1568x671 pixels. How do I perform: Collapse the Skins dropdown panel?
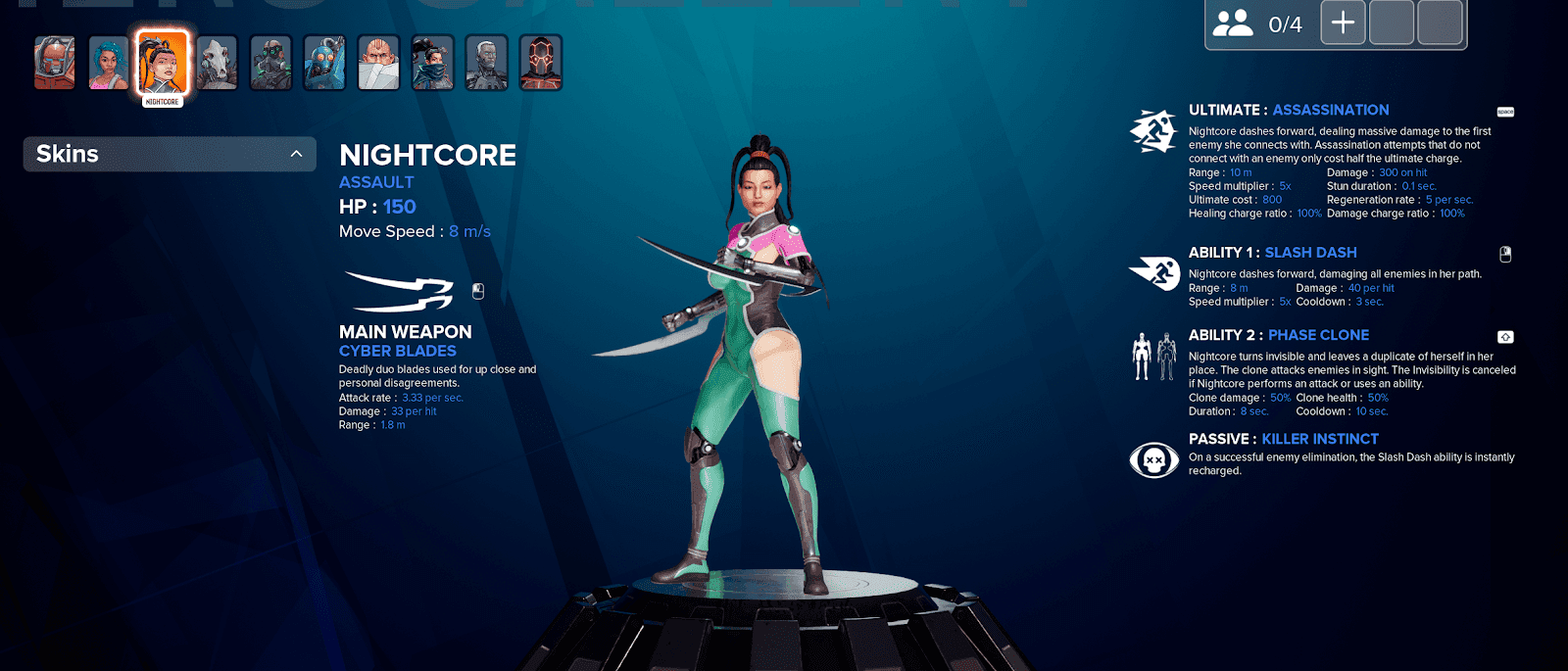[296, 154]
